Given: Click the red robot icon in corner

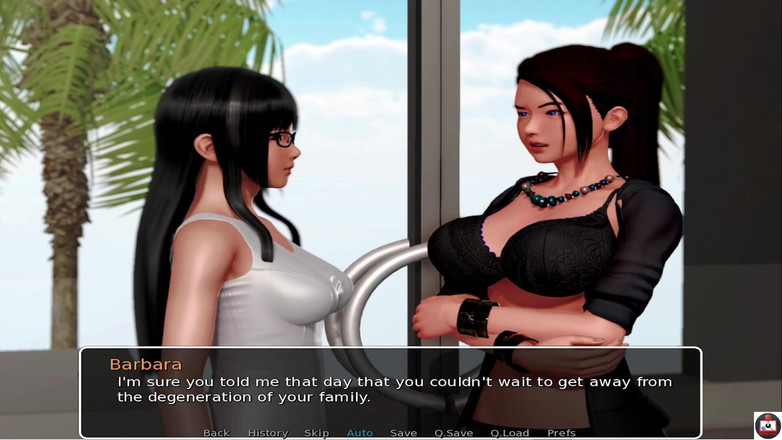Looking at the screenshot, I should click(x=767, y=425).
